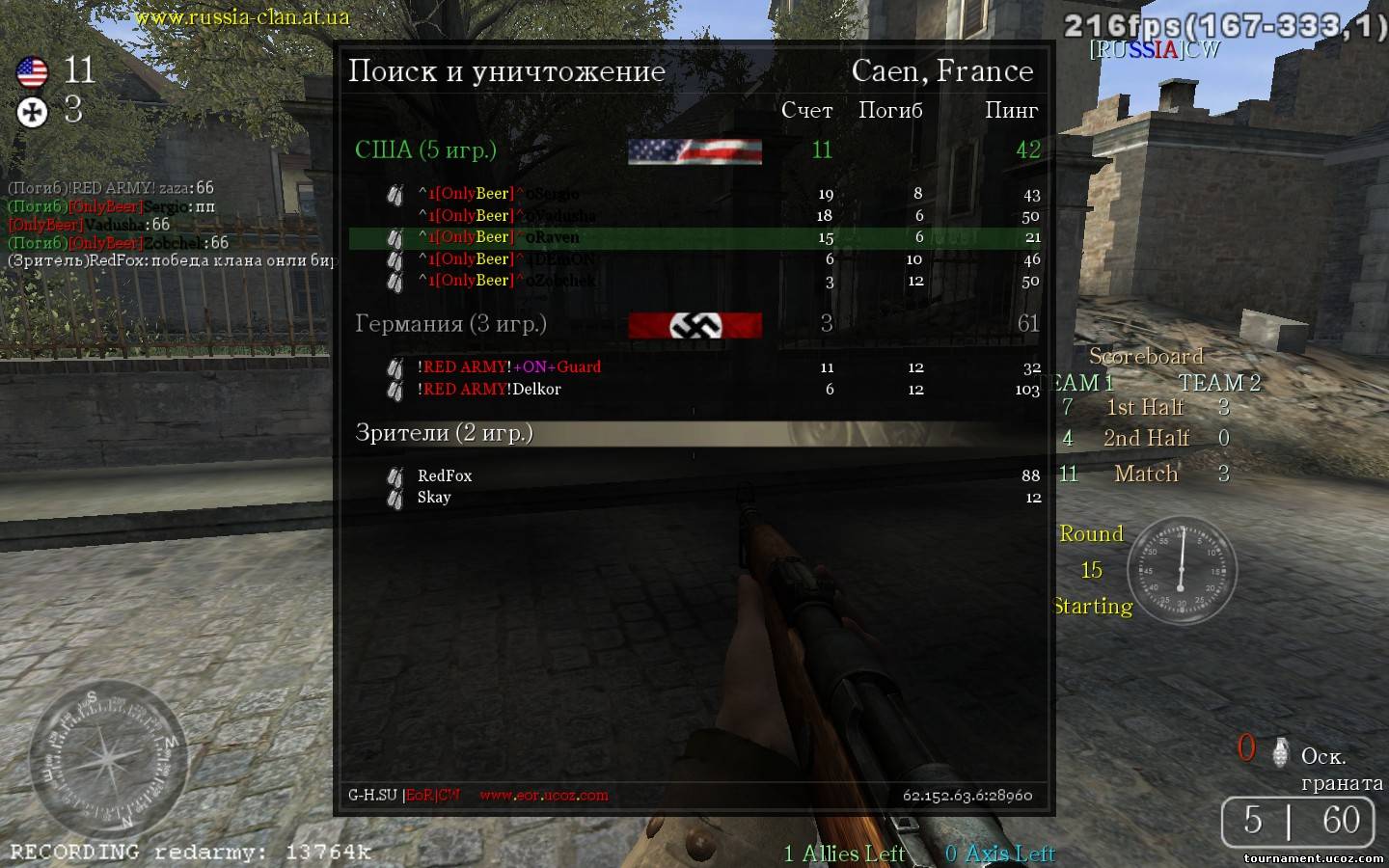Screen dimensions: 1389x868
Task: Click the Зрители spectators section header
Action: tap(444, 433)
